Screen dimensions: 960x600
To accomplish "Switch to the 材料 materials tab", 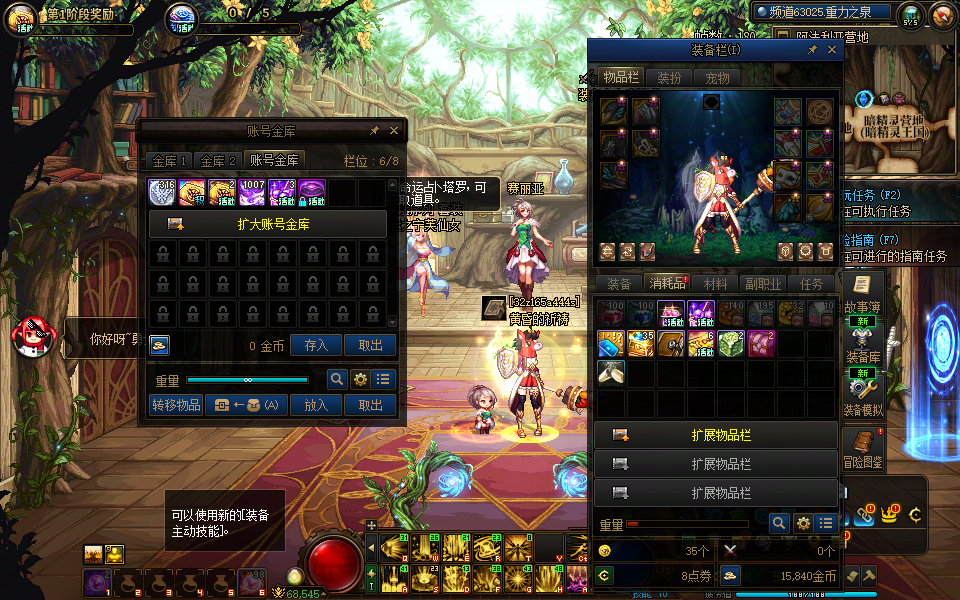I will 715,284.
